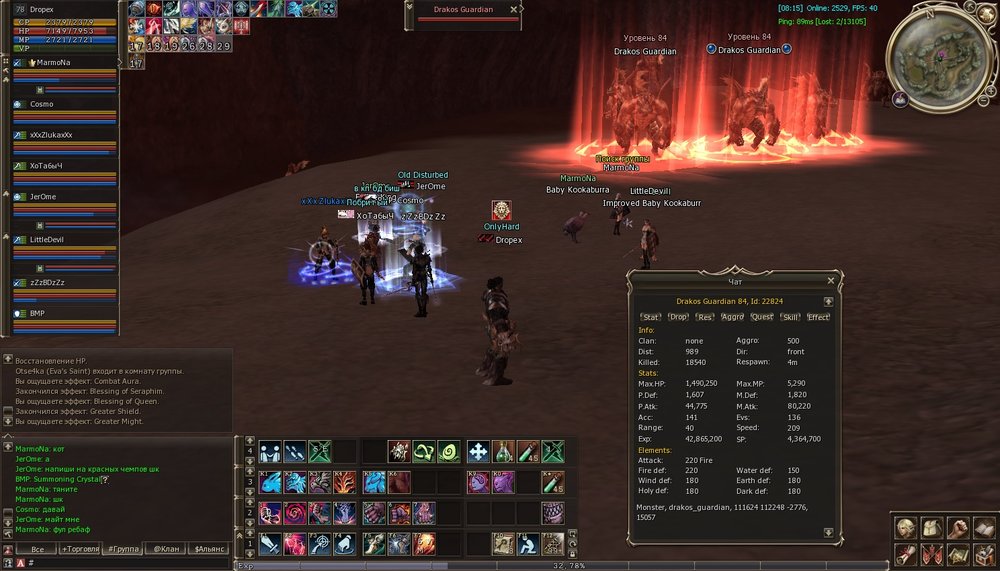Switch chat to the Все tab

pyautogui.click(x=37, y=549)
